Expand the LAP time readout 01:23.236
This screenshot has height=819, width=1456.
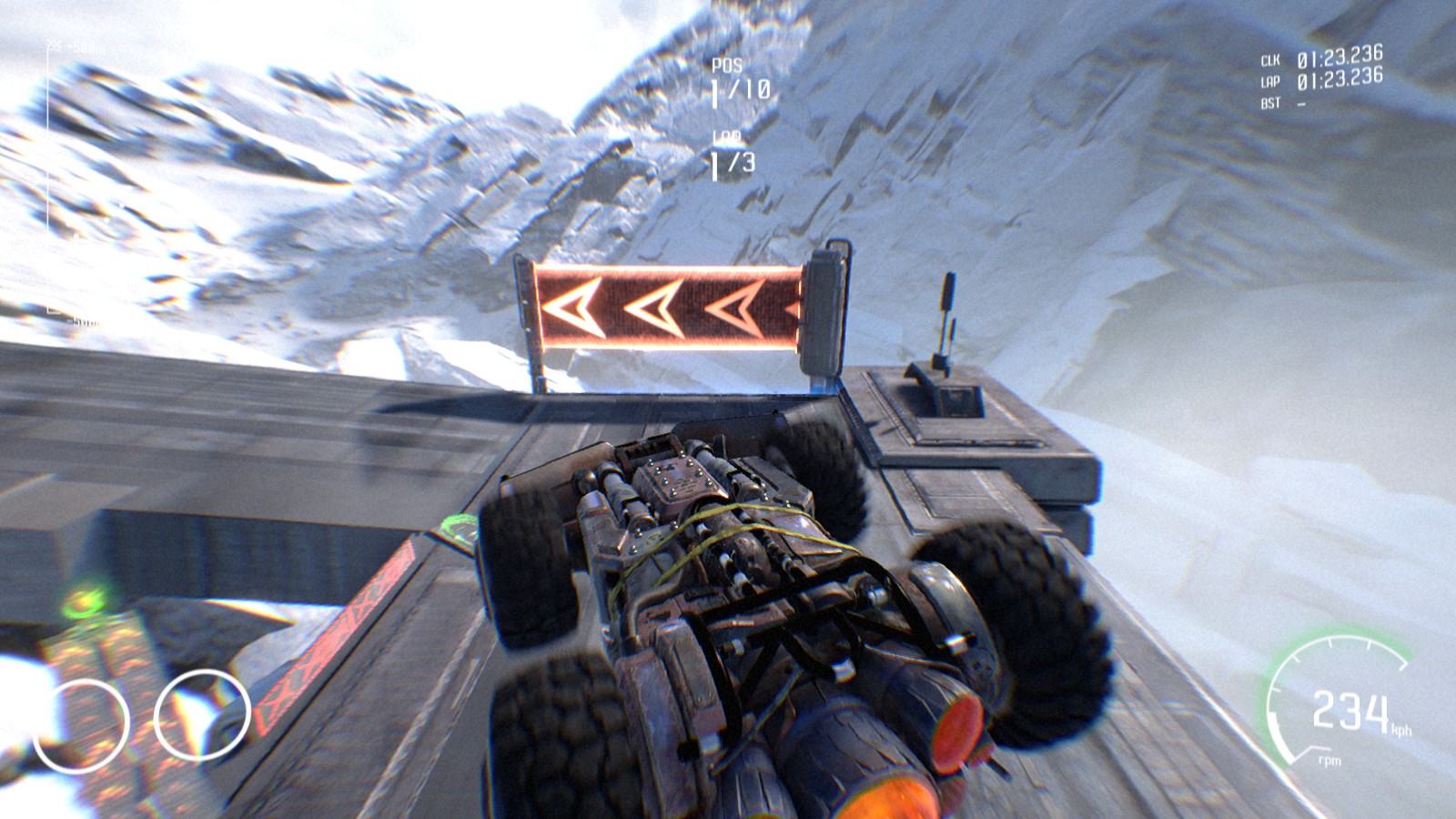pos(1342,84)
